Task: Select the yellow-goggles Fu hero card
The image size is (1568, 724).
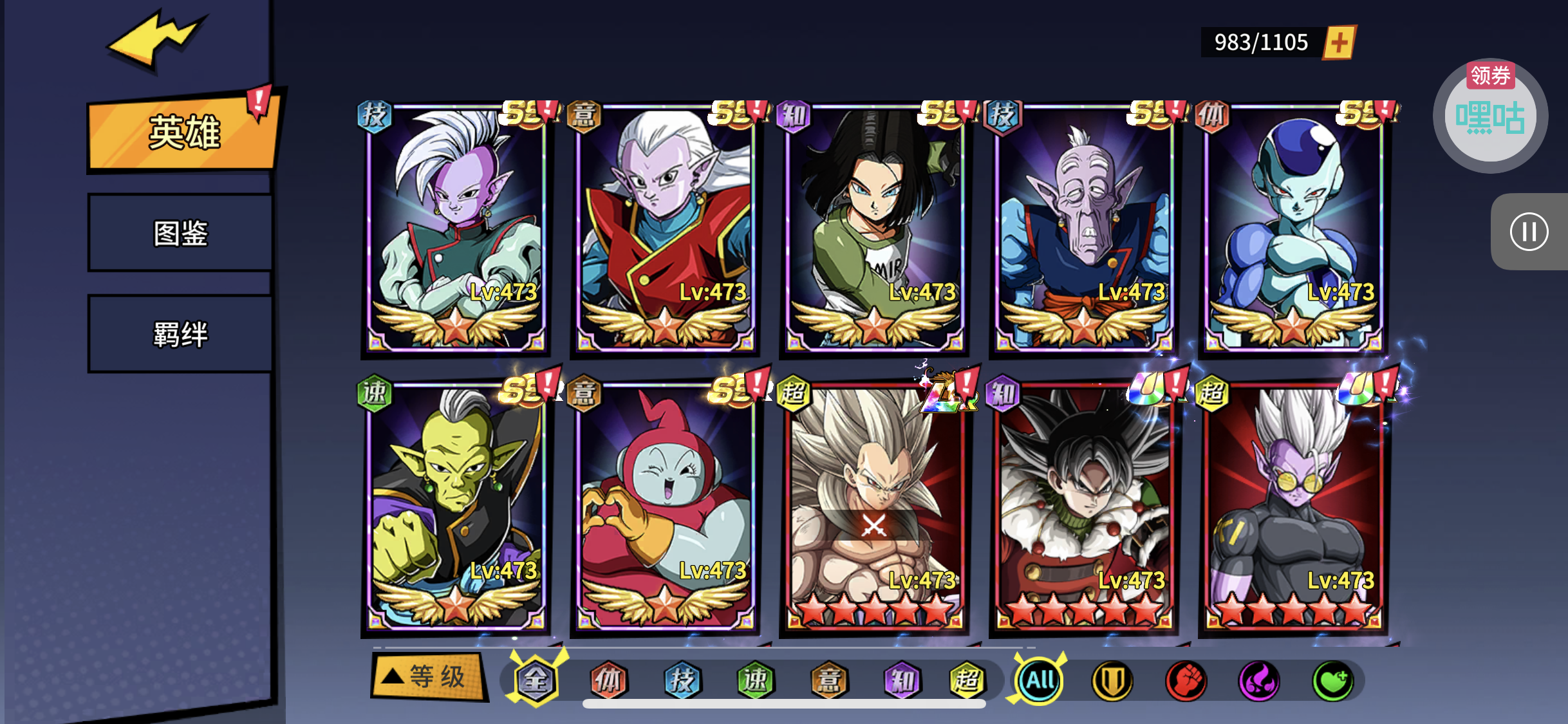Action: point(1294,505)
